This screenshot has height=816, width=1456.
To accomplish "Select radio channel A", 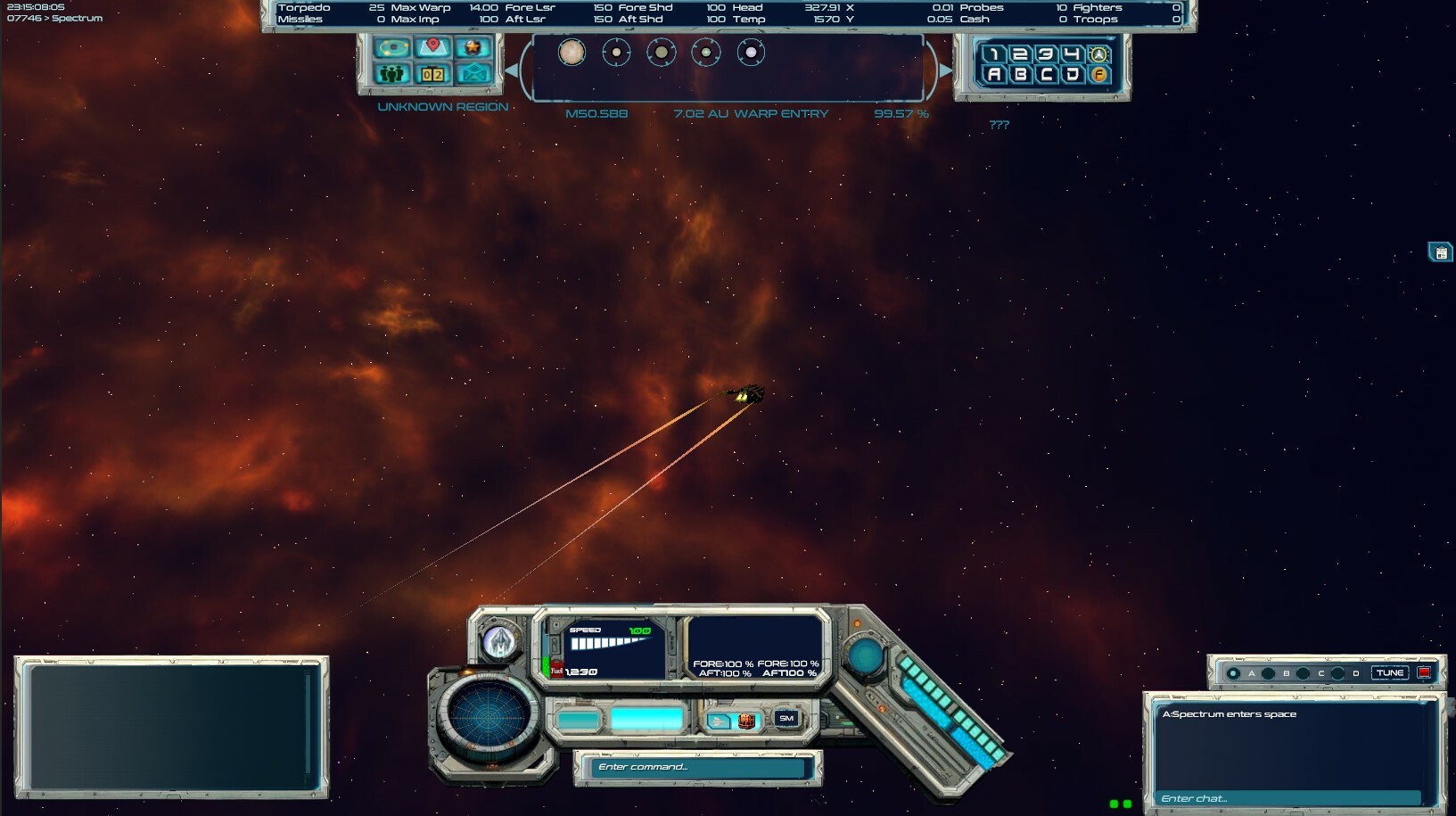I will pos(1234,673).
